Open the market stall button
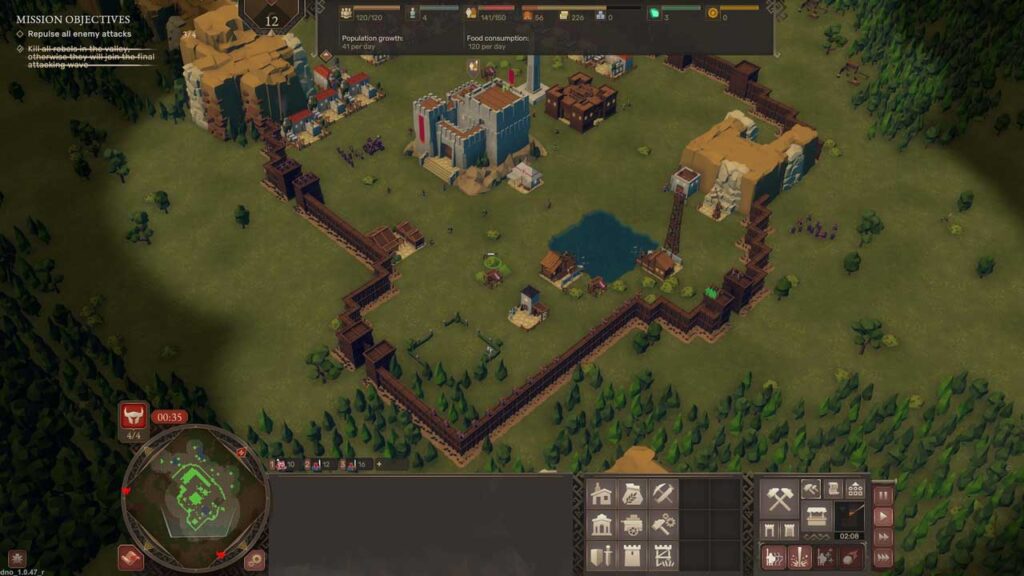 click(x=816, y=517)
